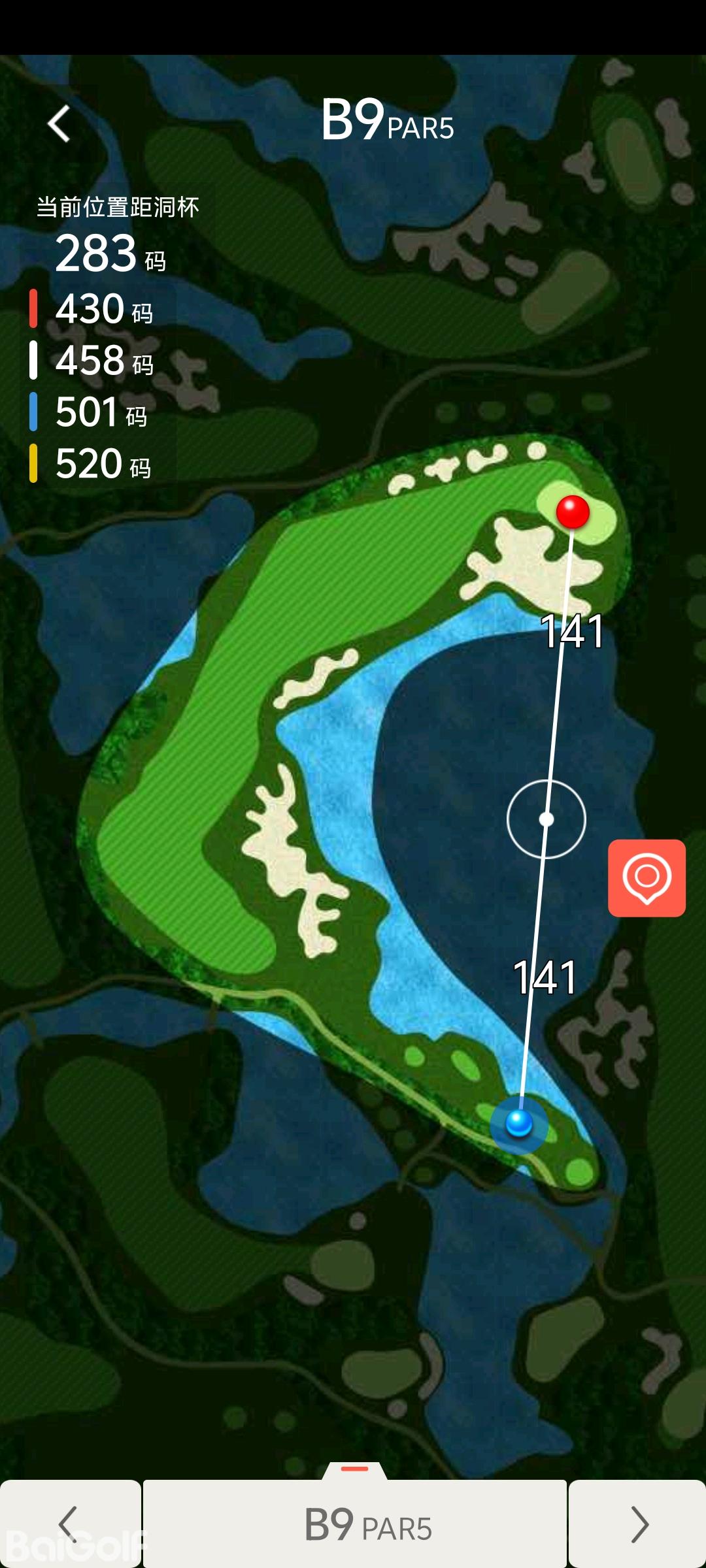Select the white circle aiming target marker
The height and width of the screenshot is (1568, 706).
[546, 819]
